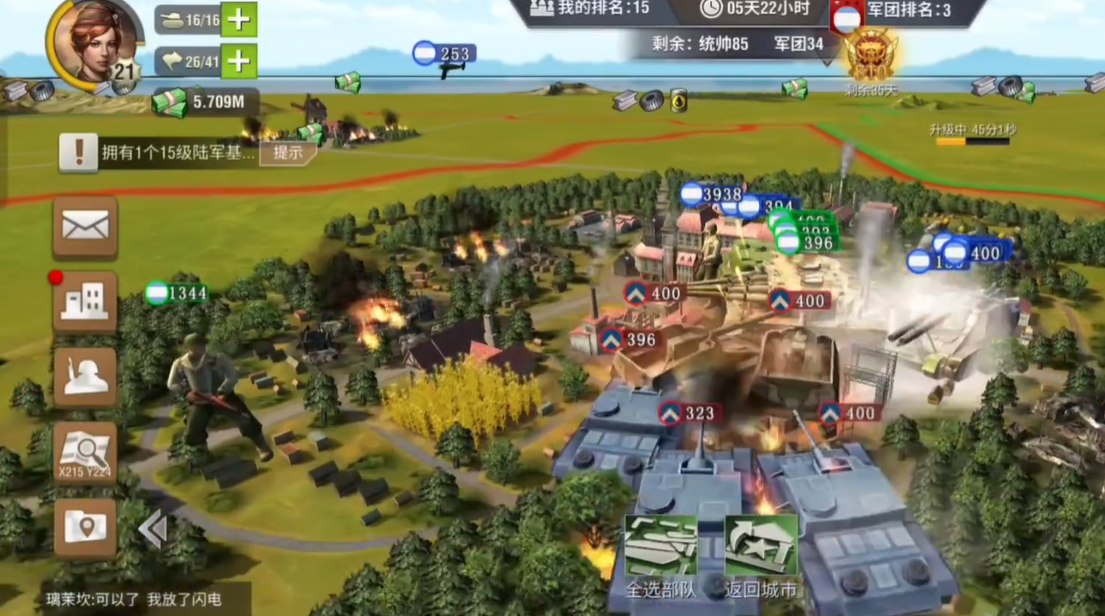Open the map location bookmarks folder
The width and height of the screenshot is (1105, 616).
(x=85, y=528)
